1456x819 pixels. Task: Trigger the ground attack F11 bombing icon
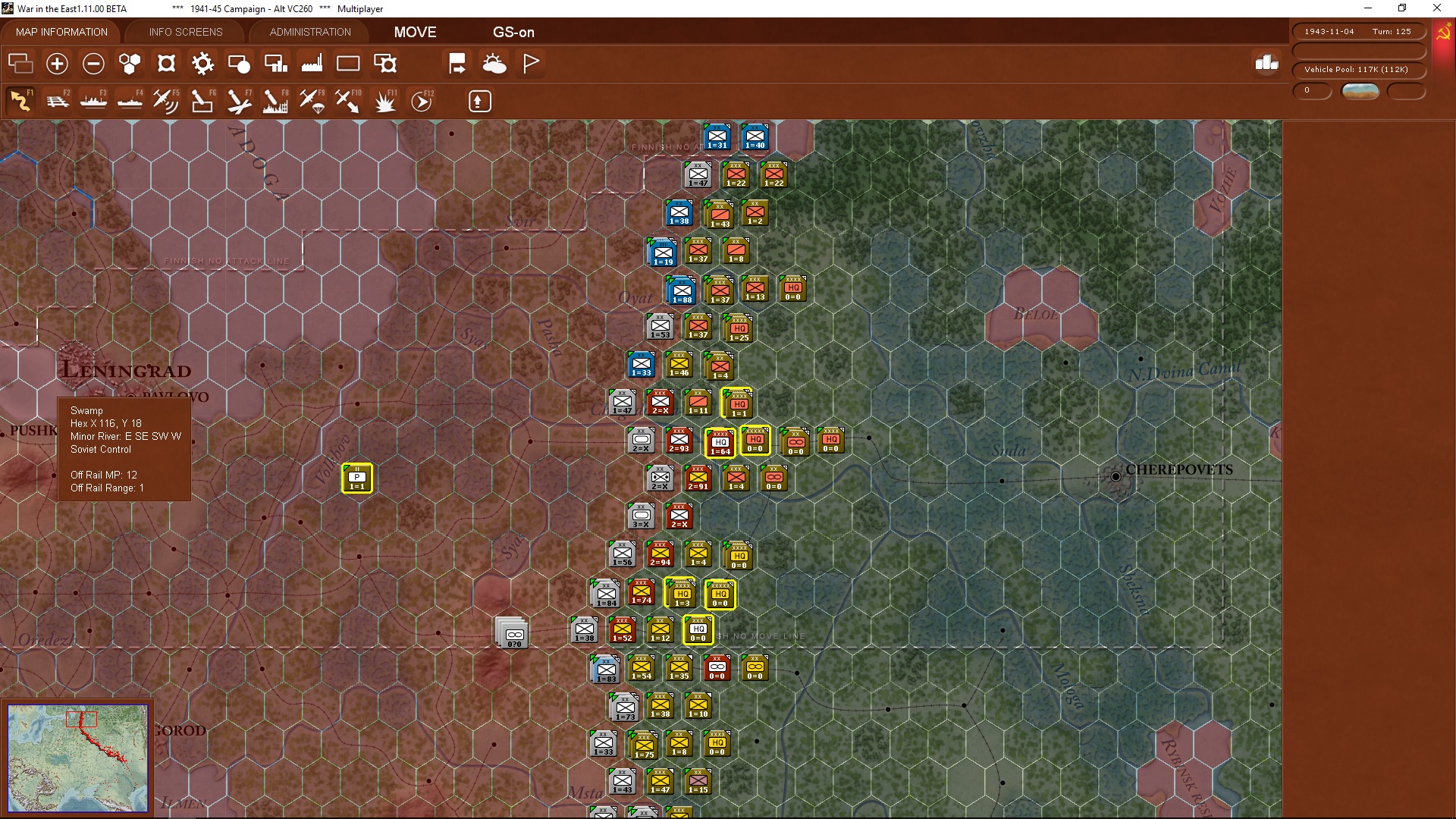(384, 101)
